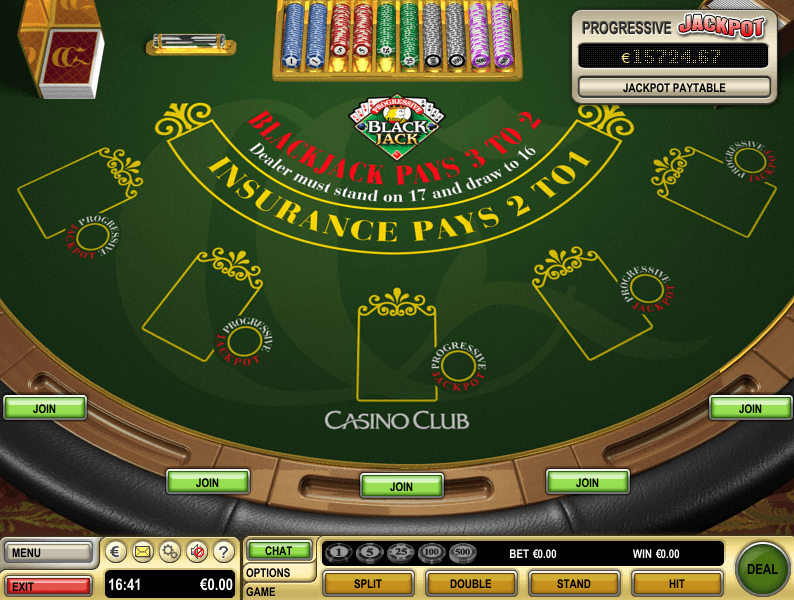This screenshot has height=600, width=794.
Task: Open the gears settings icon
Action: [170, 551]
